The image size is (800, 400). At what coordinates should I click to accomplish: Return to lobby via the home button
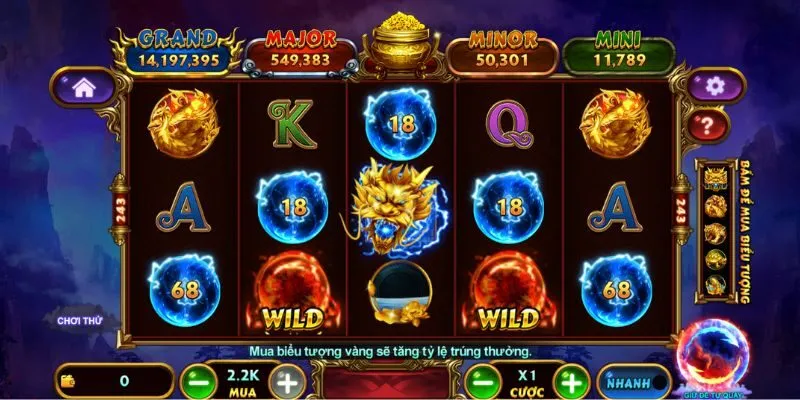pos(84,87)
